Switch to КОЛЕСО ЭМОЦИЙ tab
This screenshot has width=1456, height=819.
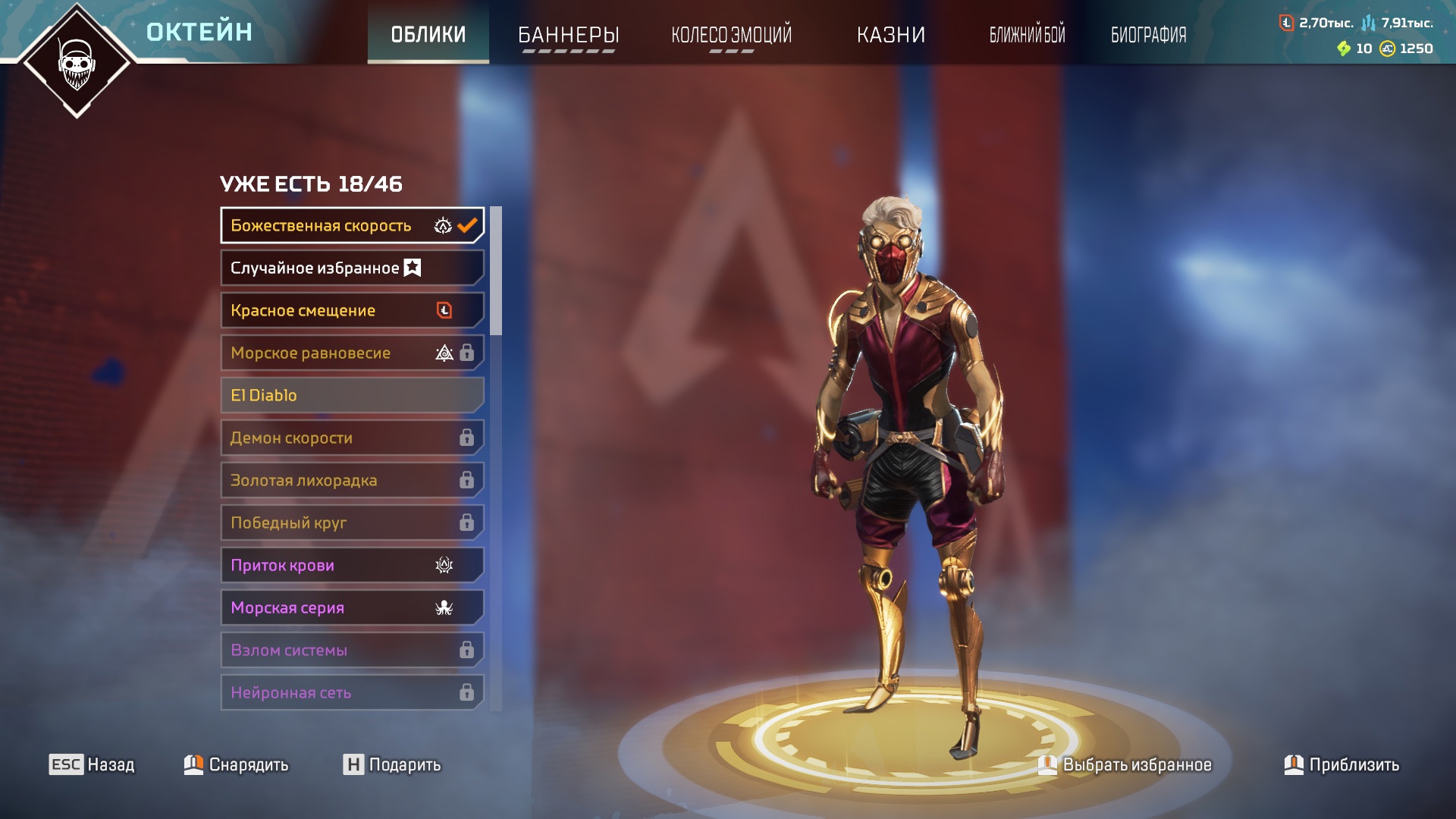(x=731, y=34)
